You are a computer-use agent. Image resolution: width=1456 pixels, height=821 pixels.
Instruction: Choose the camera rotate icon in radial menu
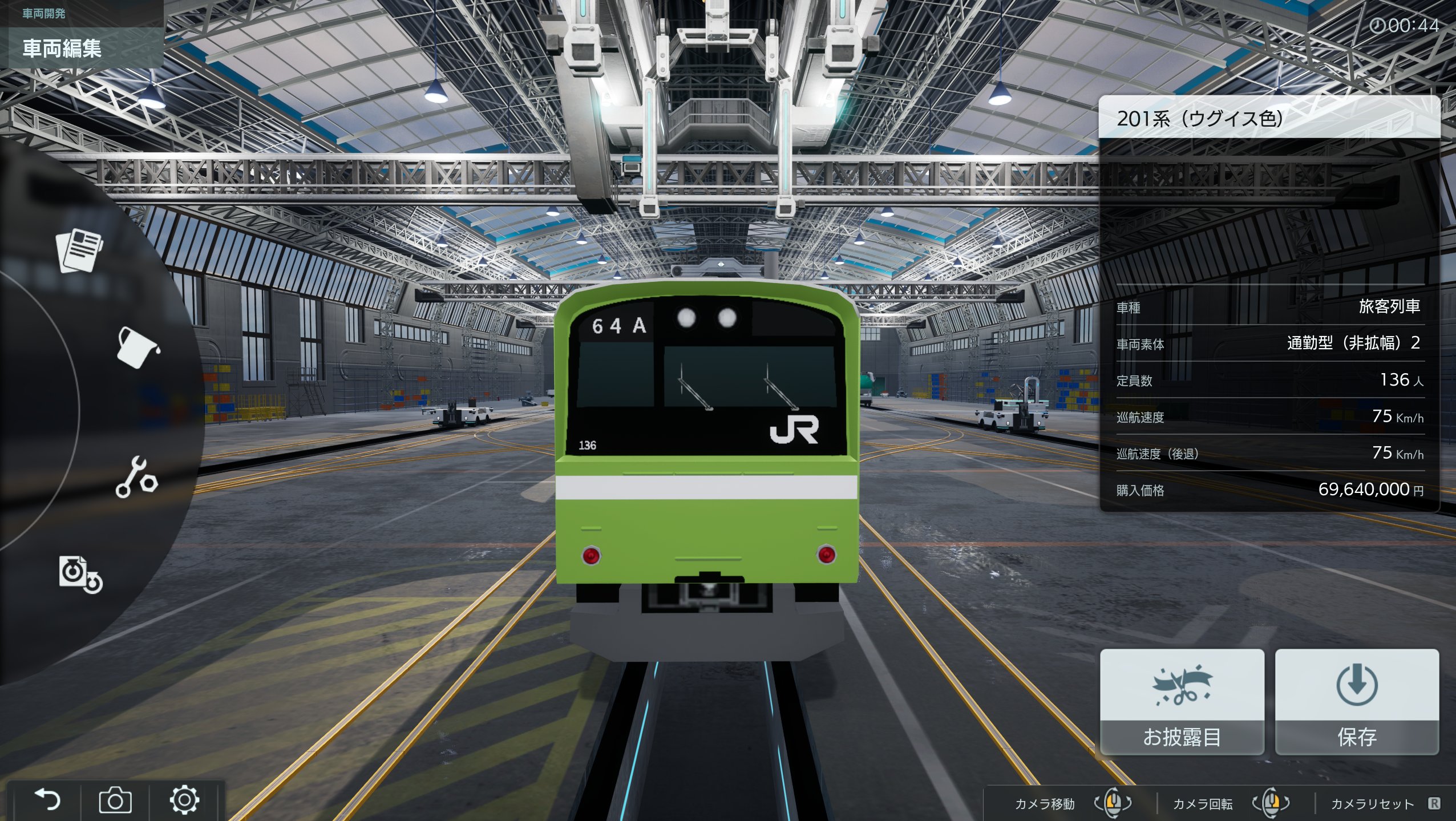coord(80,574)
